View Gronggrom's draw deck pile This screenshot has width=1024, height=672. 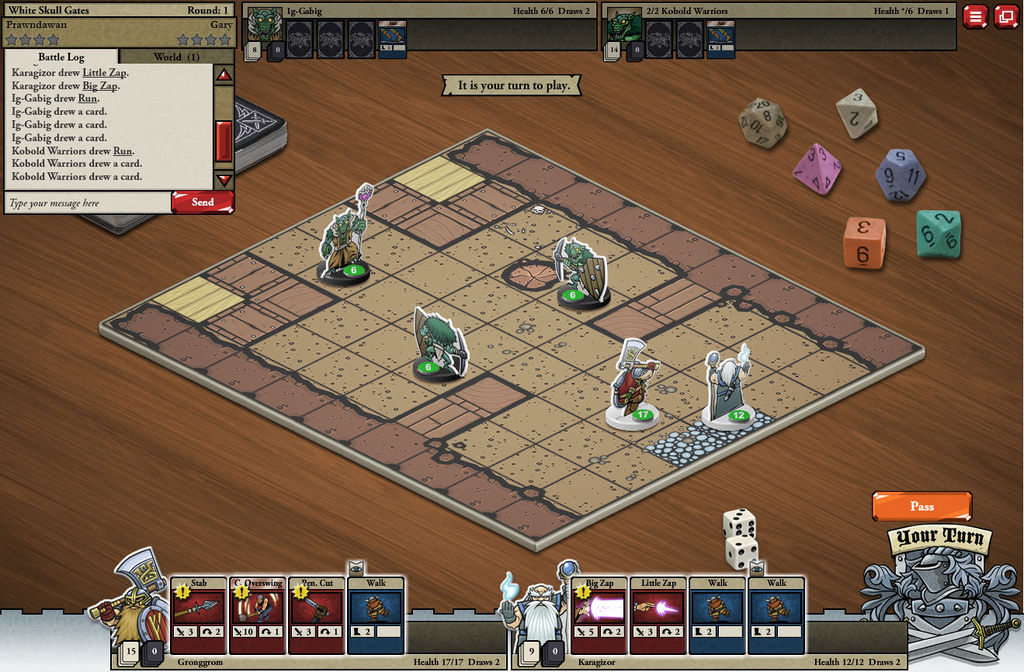131,654
